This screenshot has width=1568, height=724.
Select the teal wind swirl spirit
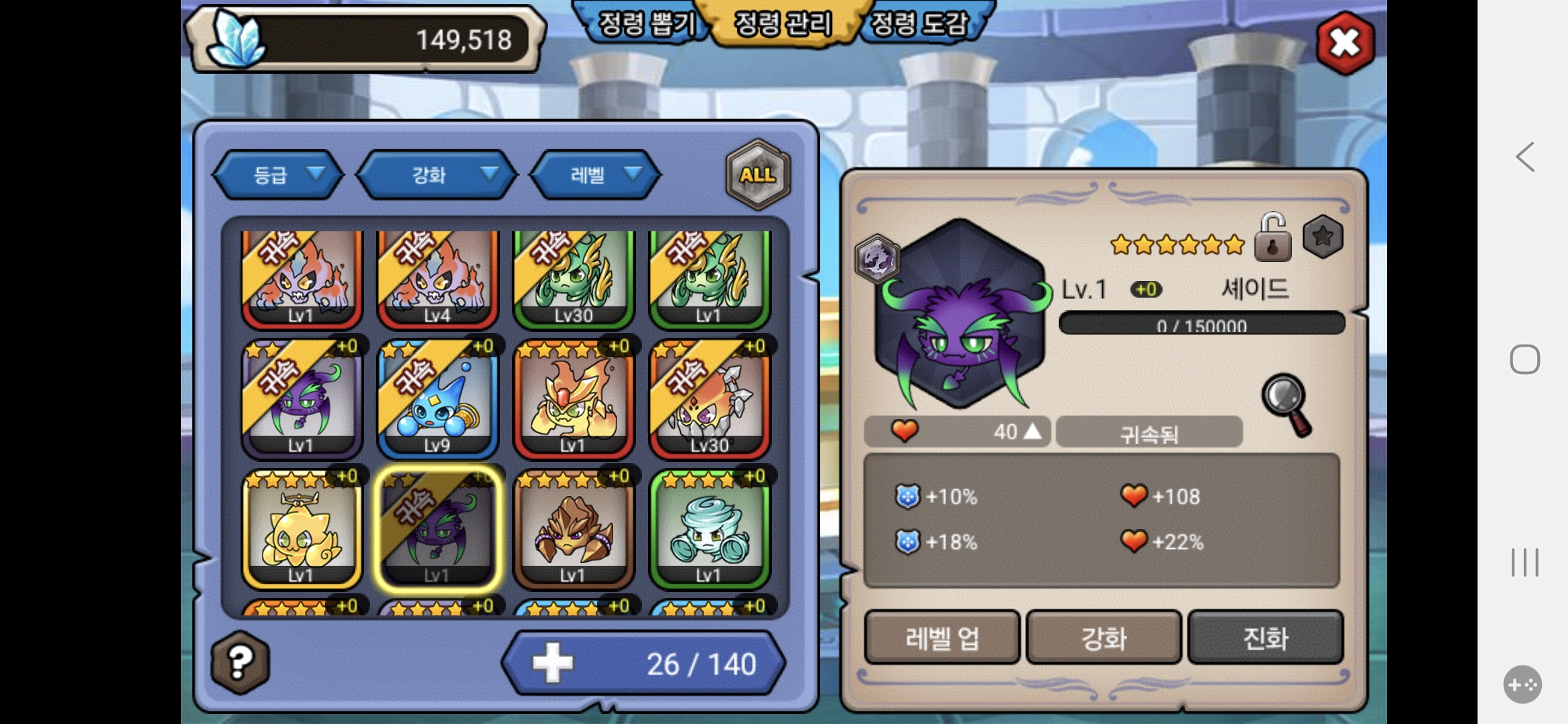pos(709,531)
